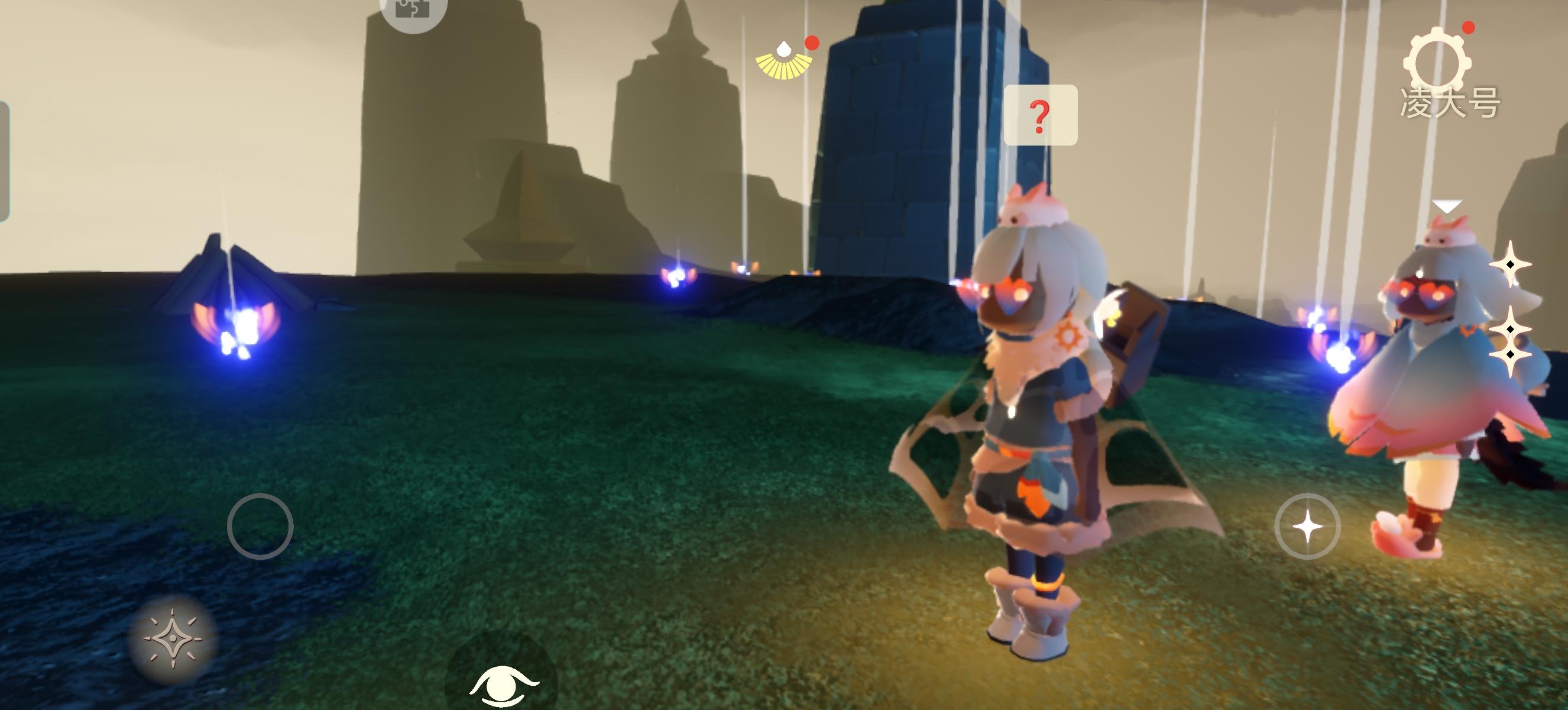Tap the red dot beside the wax meter

811,43
